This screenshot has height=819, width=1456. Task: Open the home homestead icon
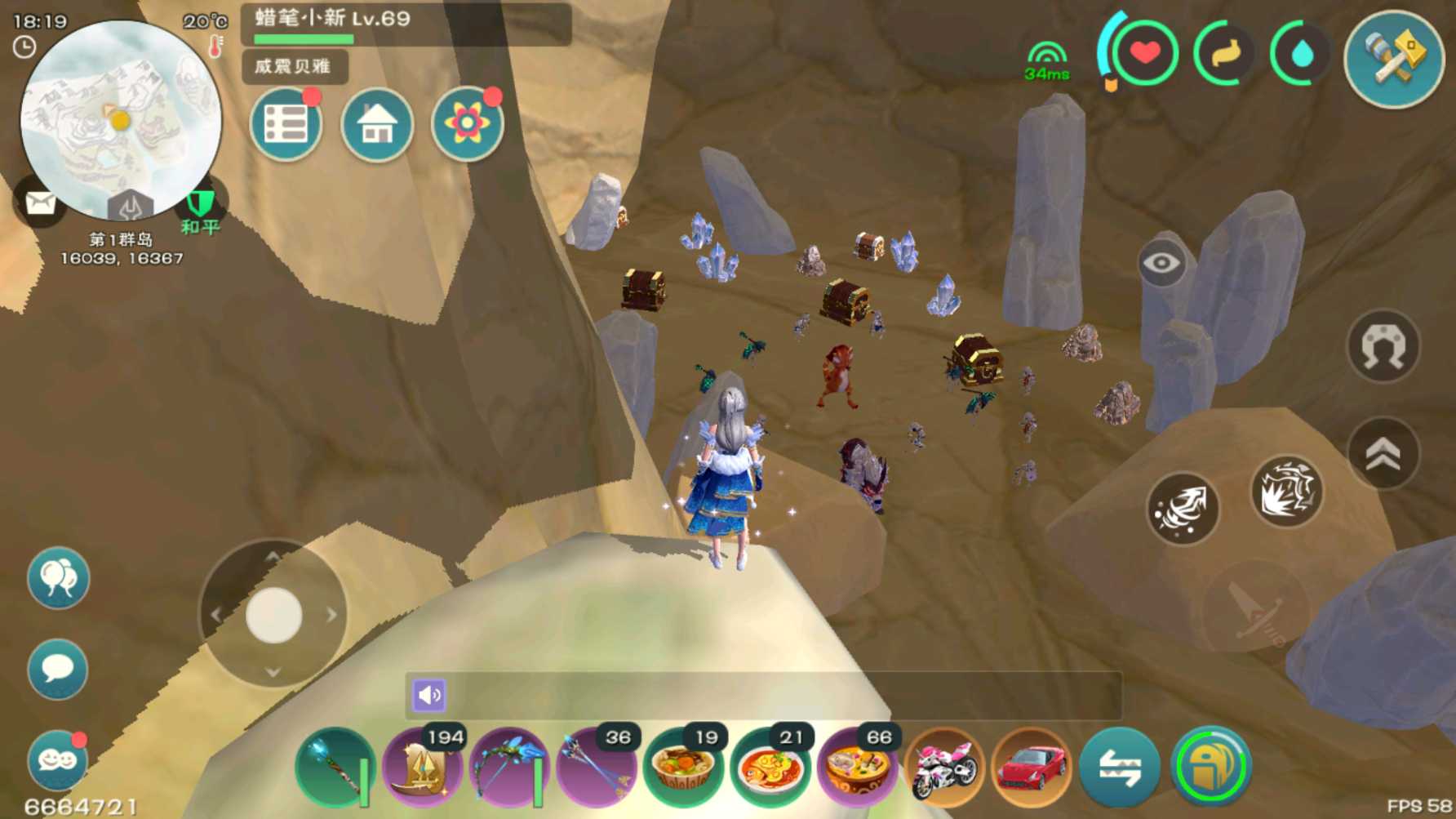pos(376,125)
